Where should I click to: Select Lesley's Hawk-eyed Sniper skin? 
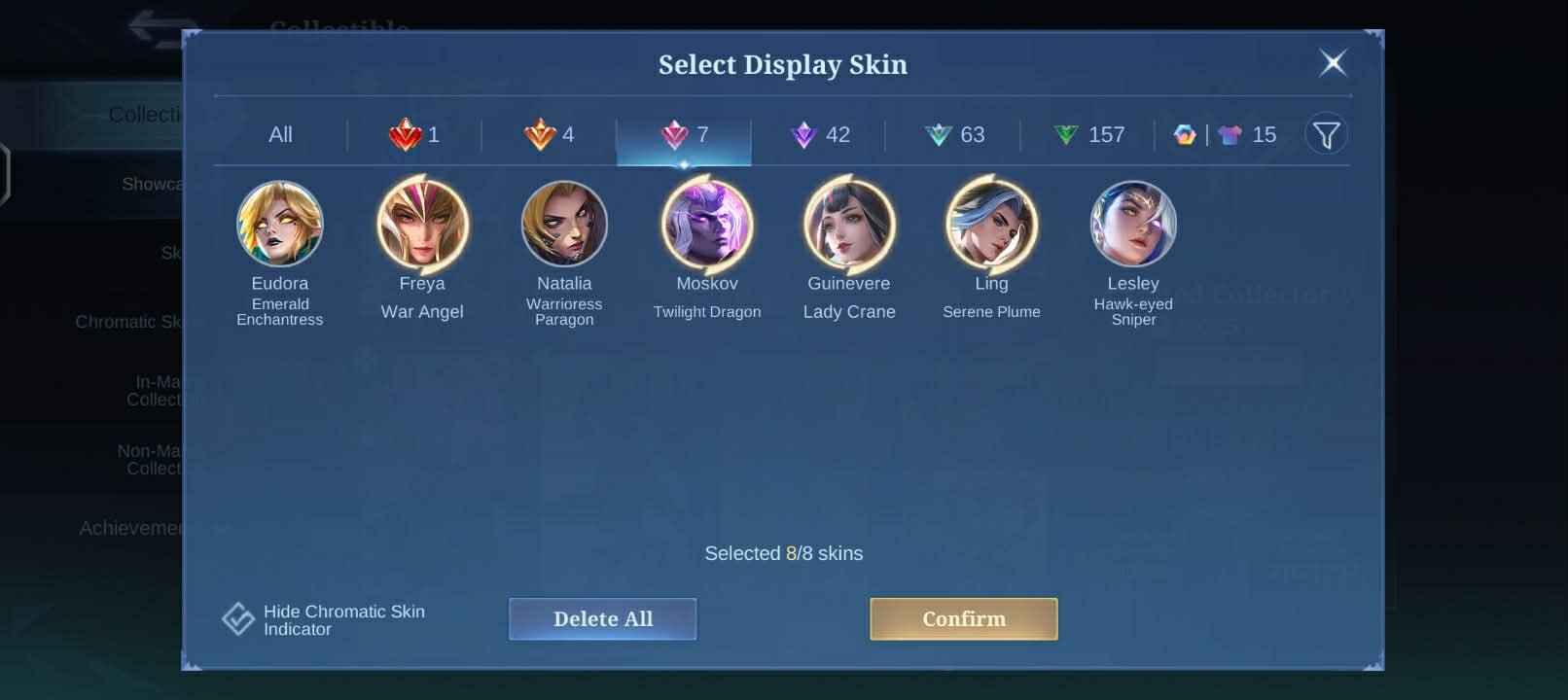point(1134,225)
